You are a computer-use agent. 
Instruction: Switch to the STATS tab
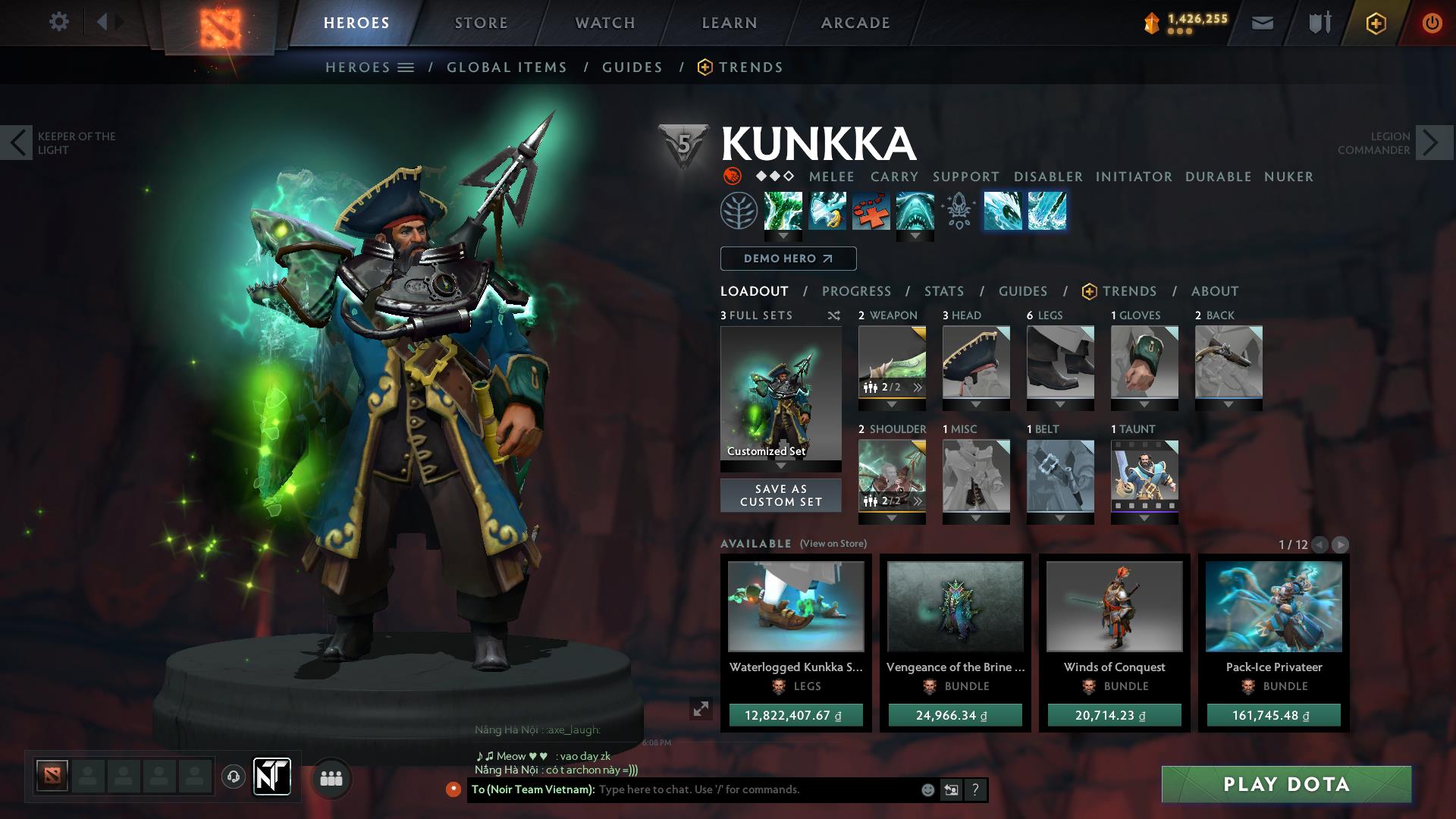coord(943,291)
